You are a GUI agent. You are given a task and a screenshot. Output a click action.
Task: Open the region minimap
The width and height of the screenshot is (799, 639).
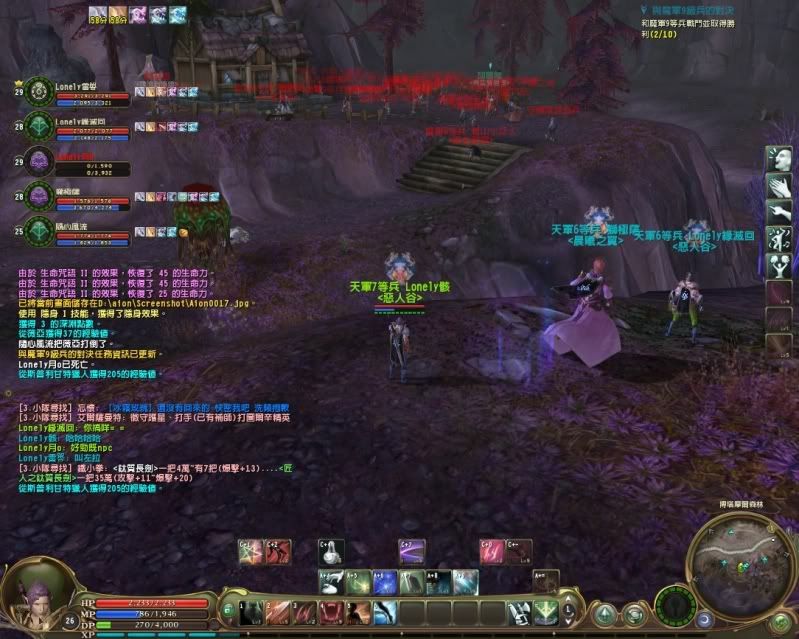(742, 566)
